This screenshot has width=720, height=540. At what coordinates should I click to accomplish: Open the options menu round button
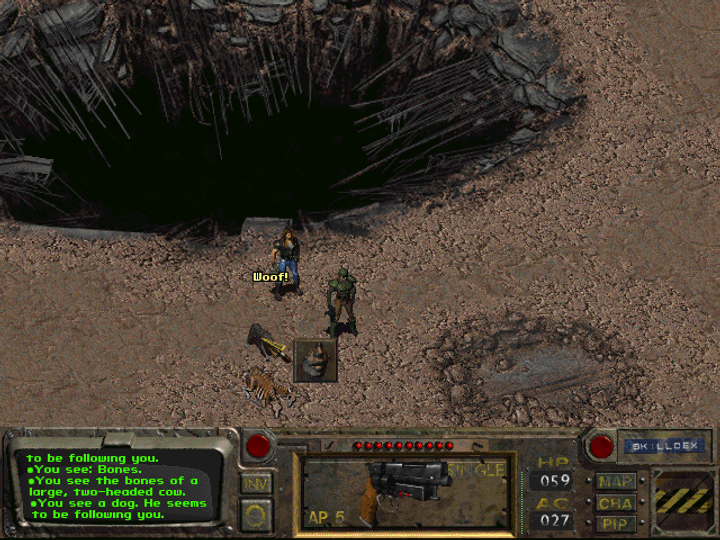pyautogui.click(x=257, y=516)
